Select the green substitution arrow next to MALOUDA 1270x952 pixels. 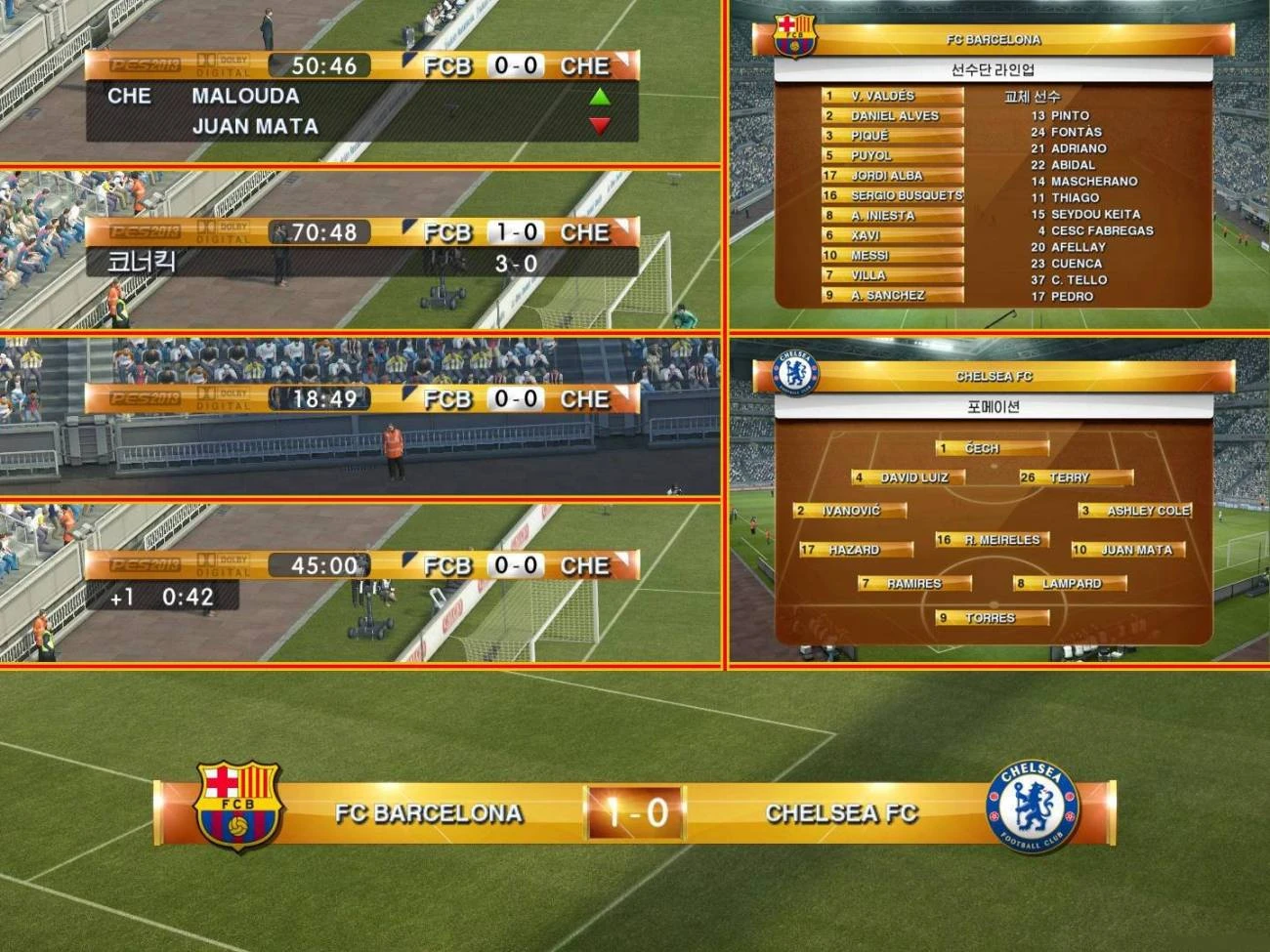tap(600, 96)
